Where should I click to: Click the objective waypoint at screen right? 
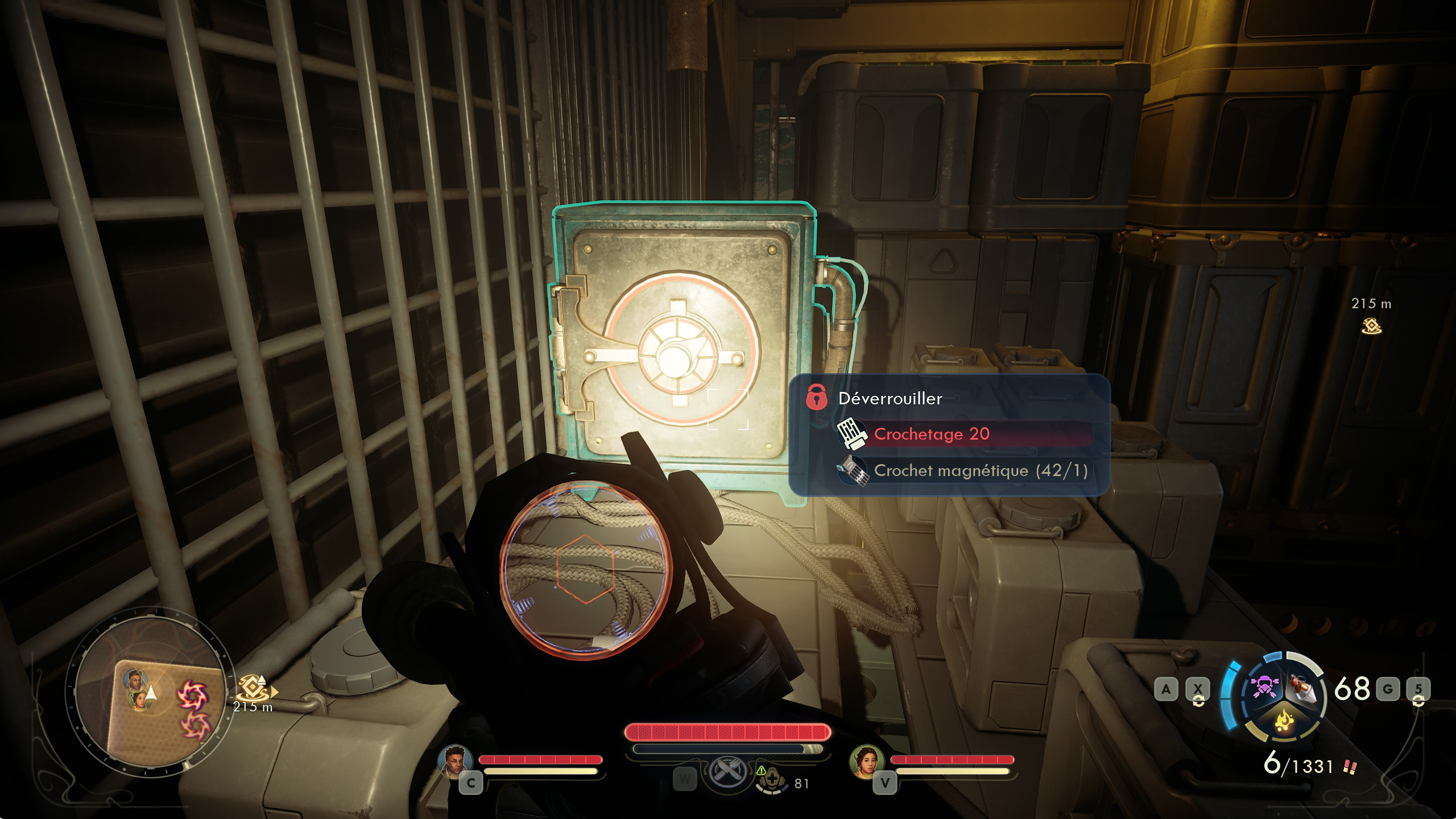1371,326
